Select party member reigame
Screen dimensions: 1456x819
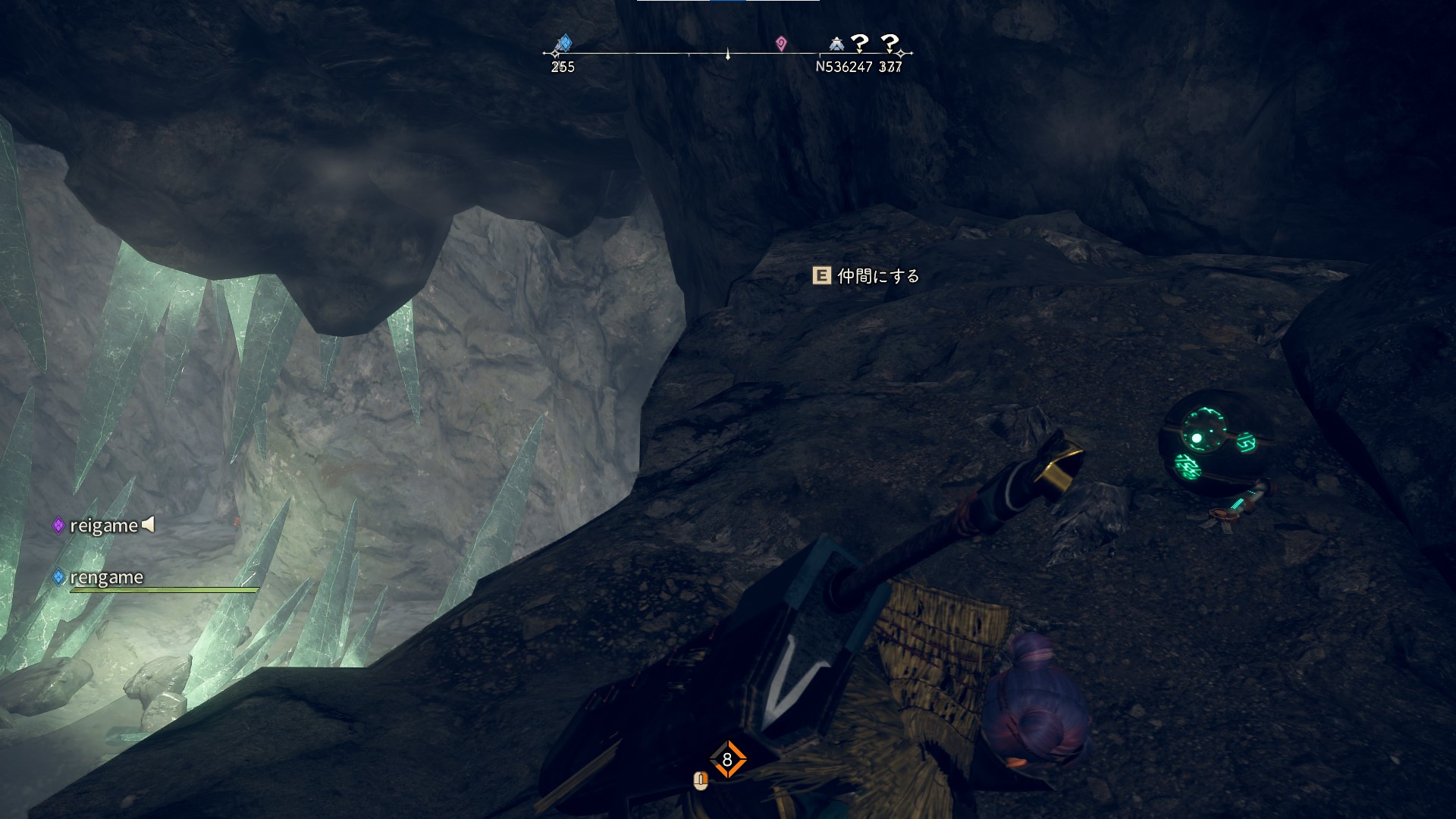tap(103, 526)
